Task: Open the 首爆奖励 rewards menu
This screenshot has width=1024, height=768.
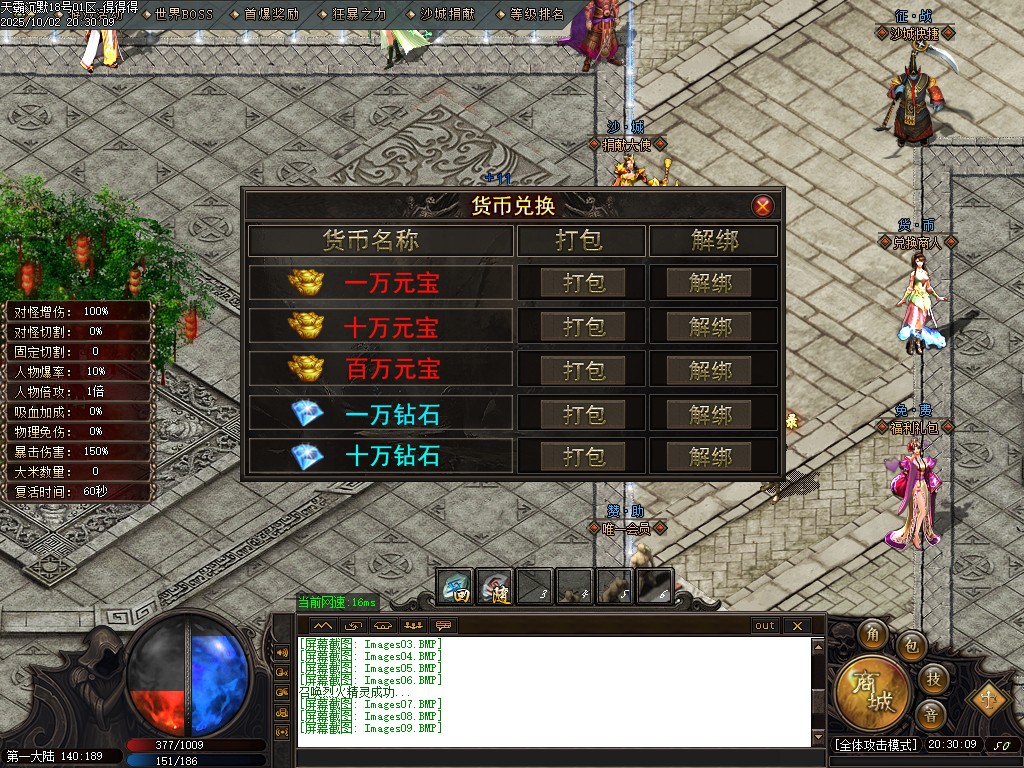Action: tap(271, 15)
